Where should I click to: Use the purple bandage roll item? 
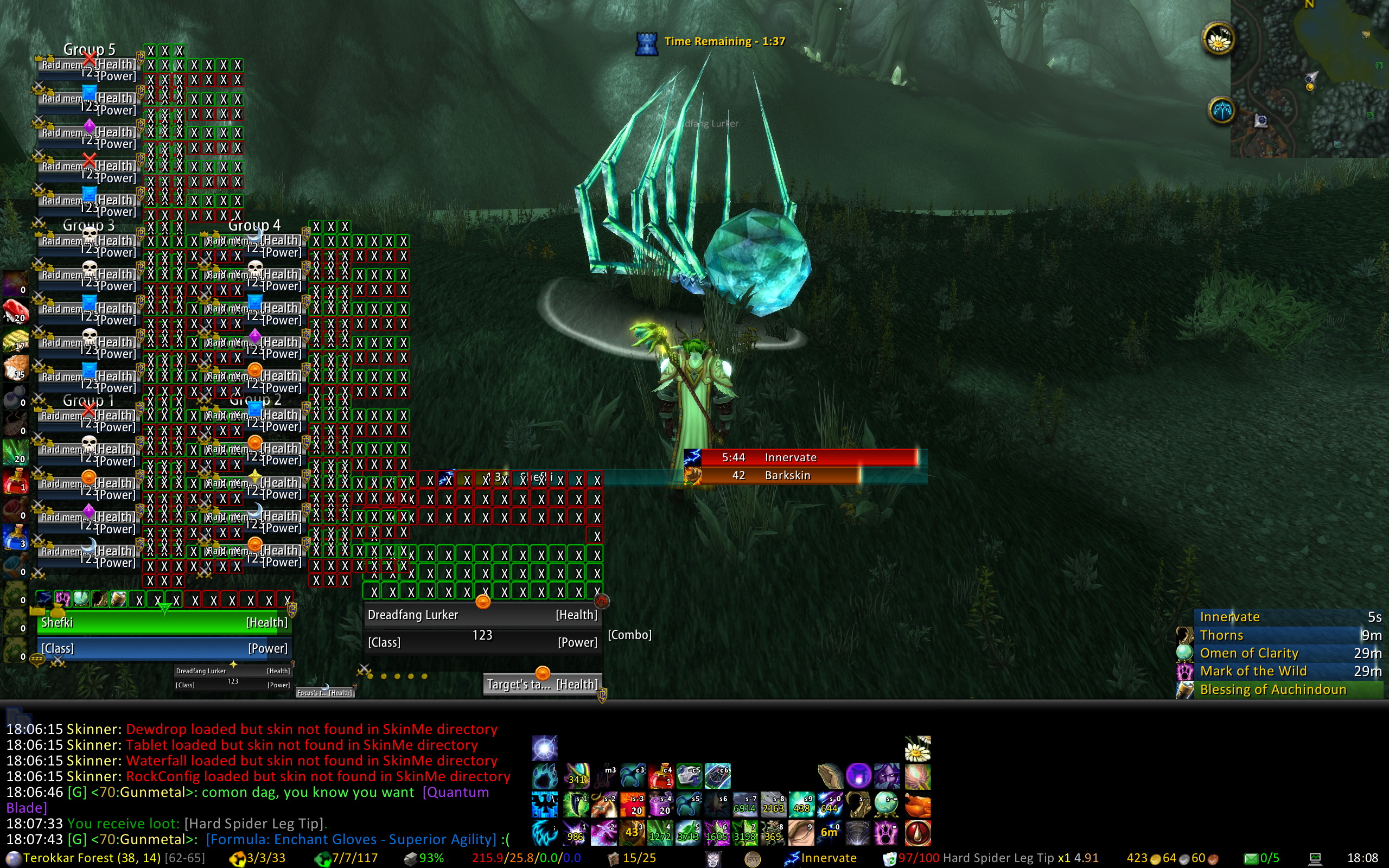[661, 805]
